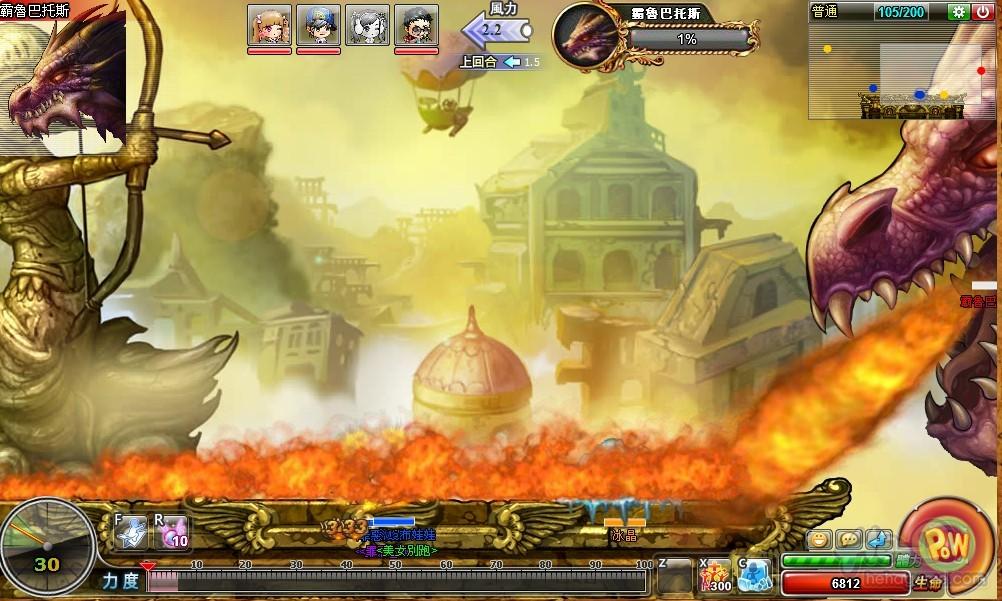Select the greyed-out teammate portrait
Viewport: 1002px width, 601px height.
367,25
